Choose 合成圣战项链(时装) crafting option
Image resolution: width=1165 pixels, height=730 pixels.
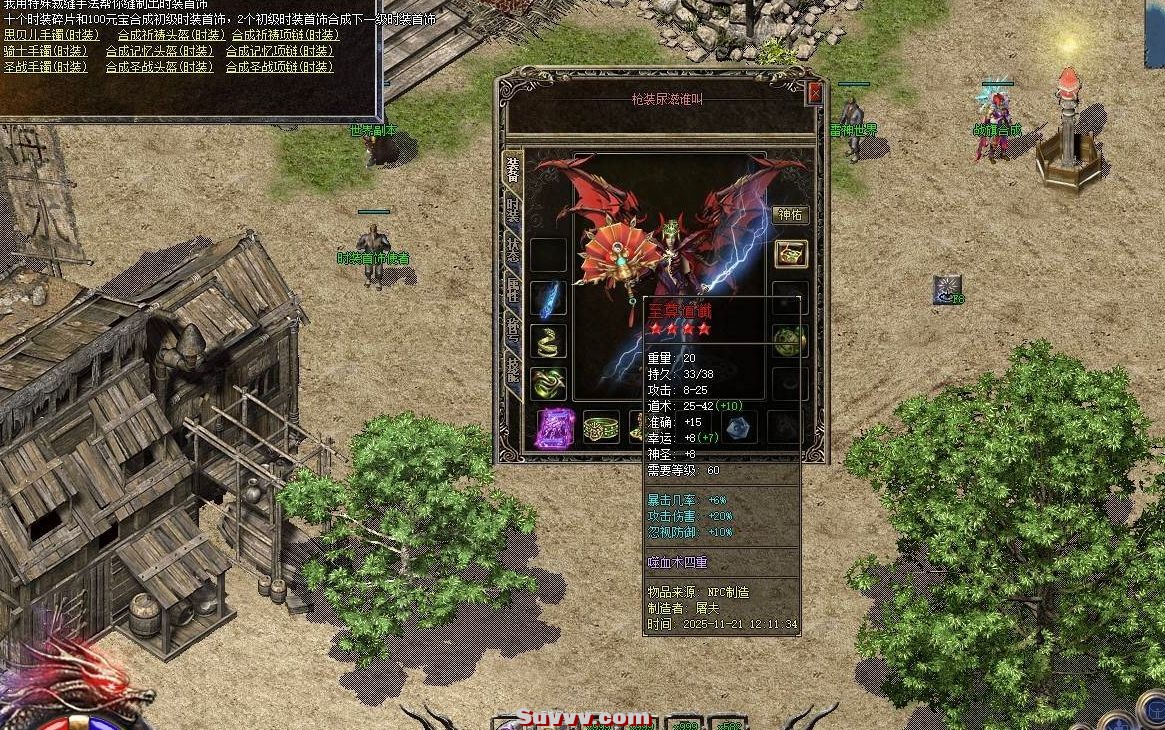point(279,67)
